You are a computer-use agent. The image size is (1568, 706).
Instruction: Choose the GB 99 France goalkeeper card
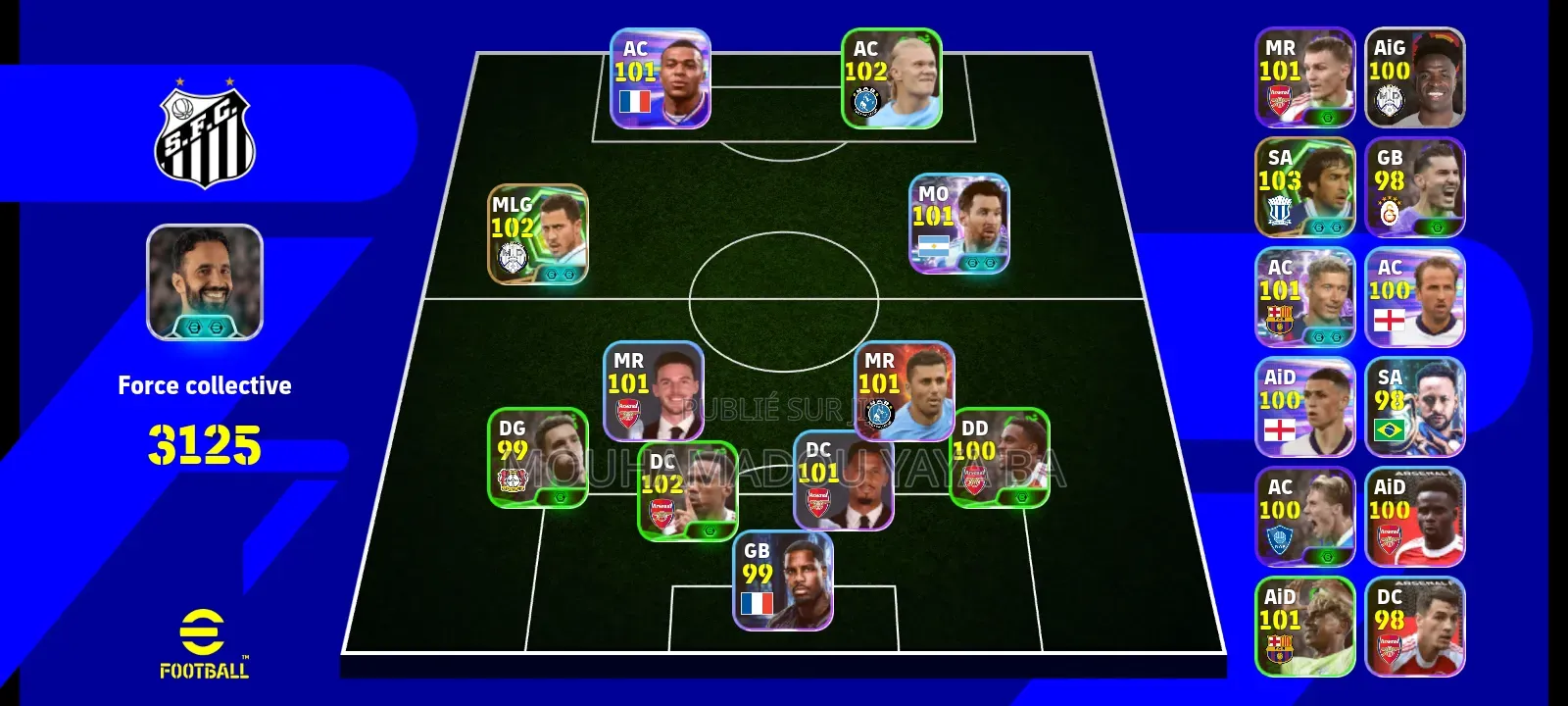click(x=782, y=580)
